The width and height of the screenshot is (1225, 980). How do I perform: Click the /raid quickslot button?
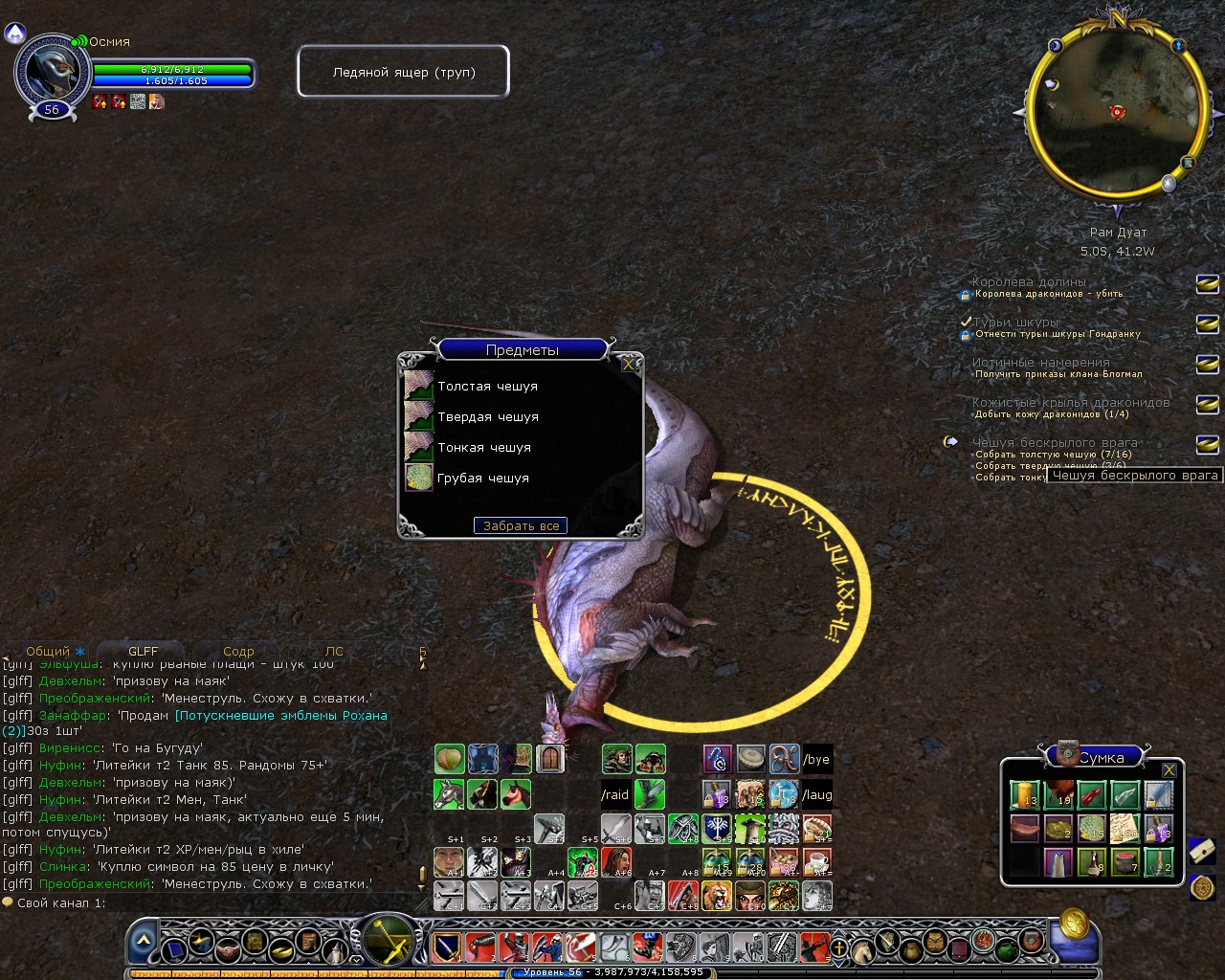tap(615, 794)
